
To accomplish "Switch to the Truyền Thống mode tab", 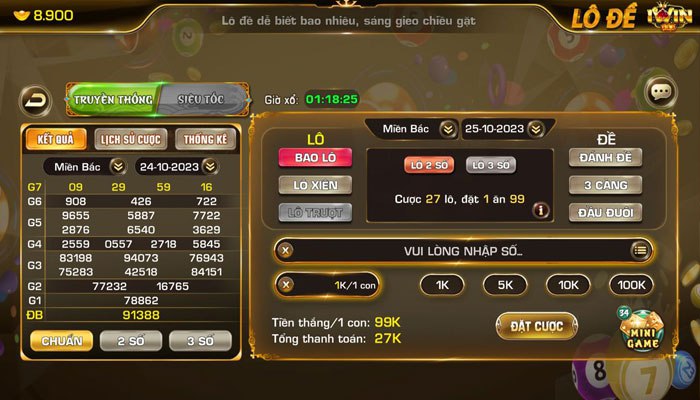I will (x=112, y=99).
